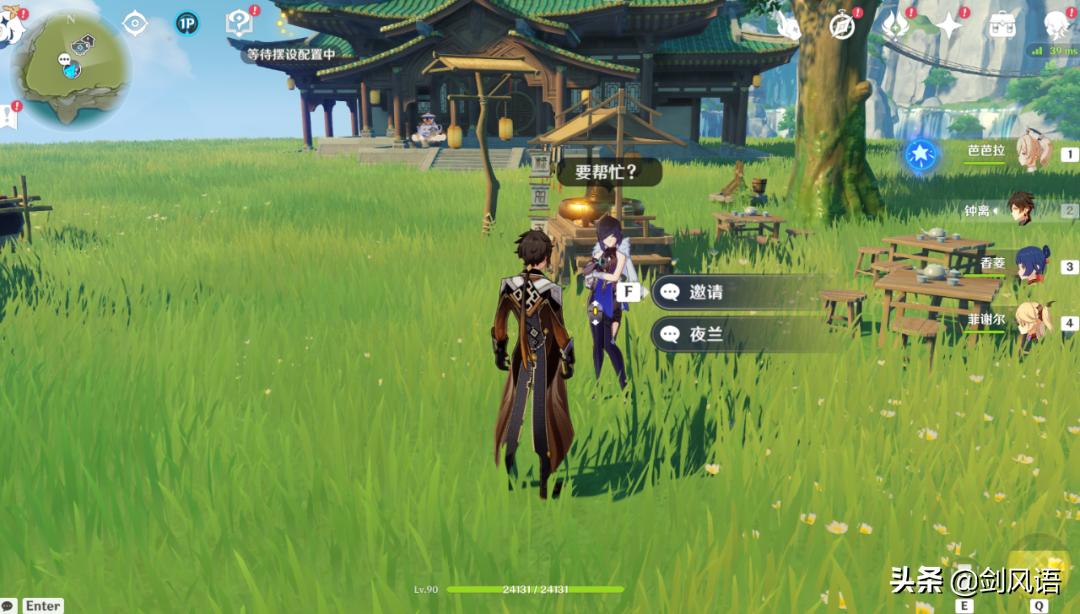Open the backpack inventory
Viewport: 1080px width, 614px height.
coord(1002,26)
